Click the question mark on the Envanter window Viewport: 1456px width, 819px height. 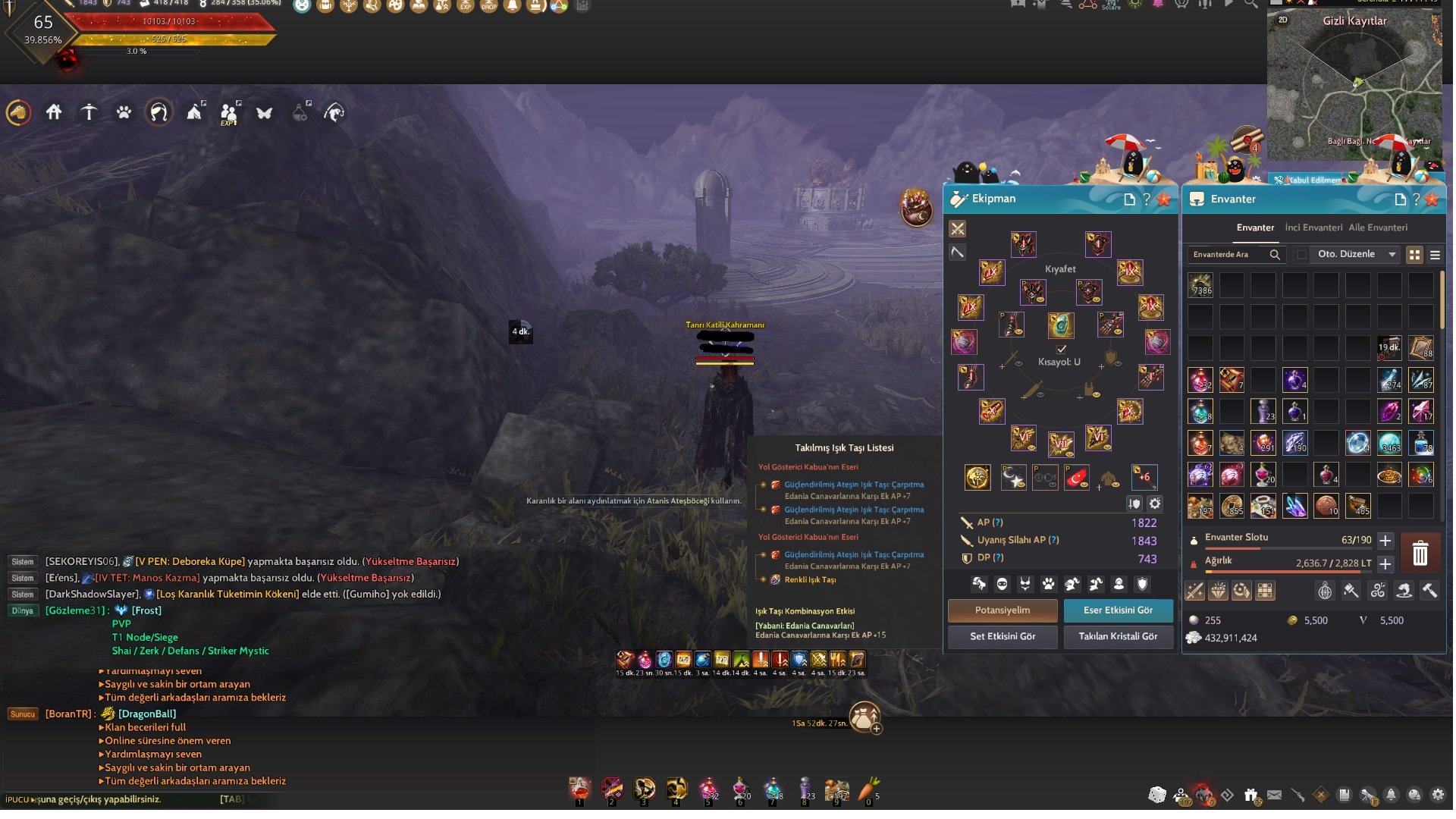pos(1416,199)
